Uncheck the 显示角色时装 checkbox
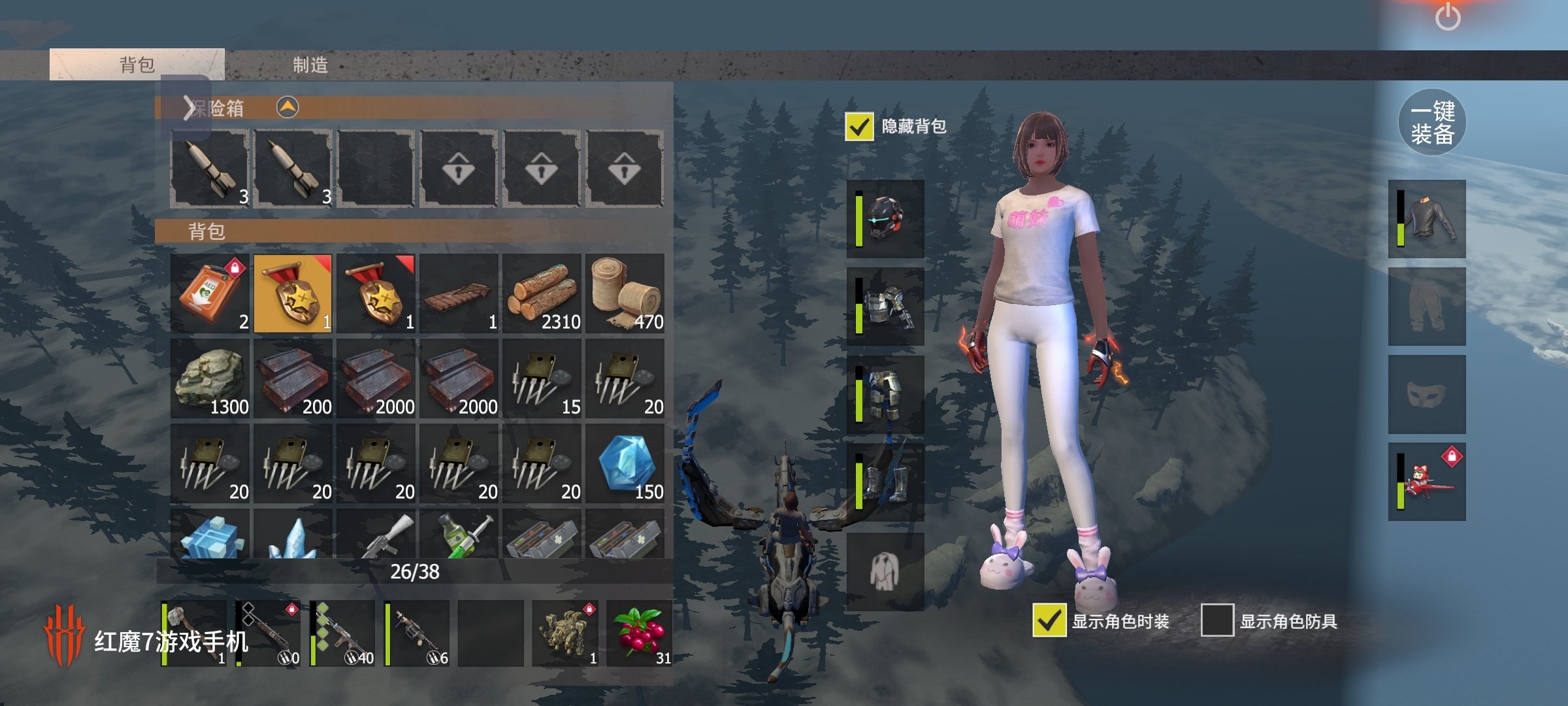The width and height of the screenshot is (1568, 706). (1049, 620)
